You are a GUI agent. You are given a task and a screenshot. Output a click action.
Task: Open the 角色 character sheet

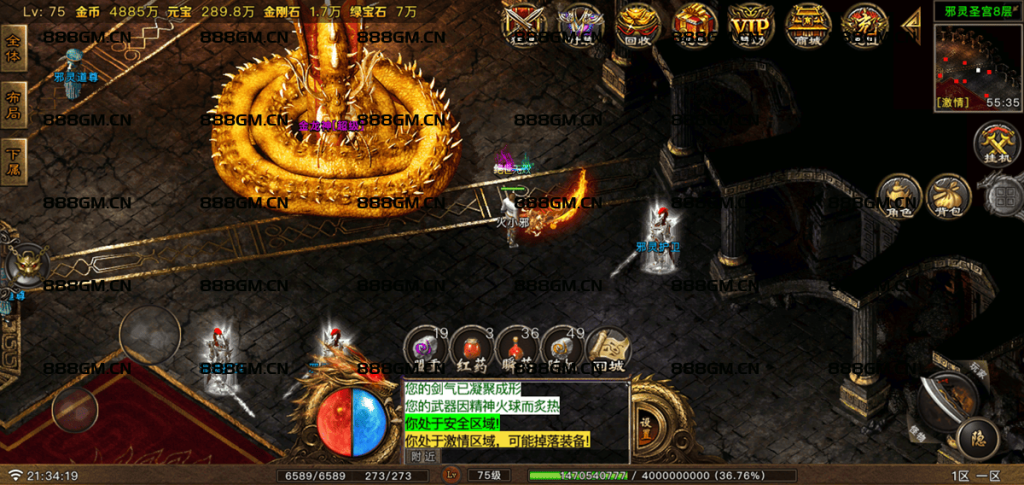pyautogui.click(x=897, y=195)
